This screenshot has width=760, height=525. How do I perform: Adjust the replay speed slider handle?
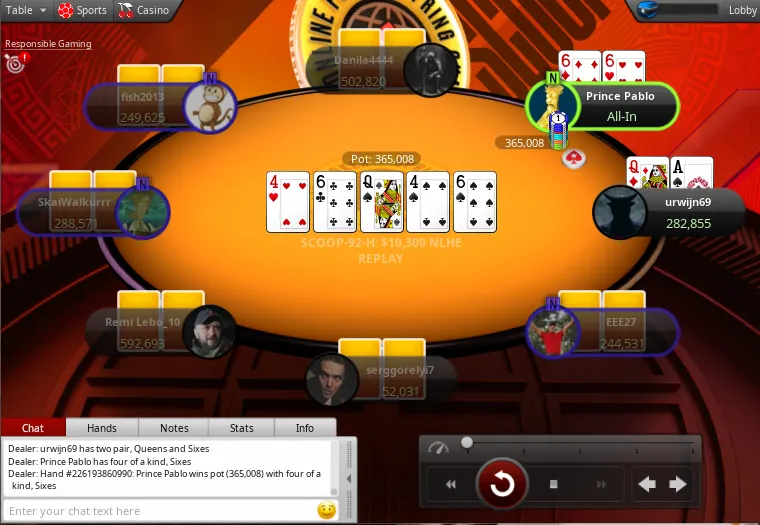467,442
